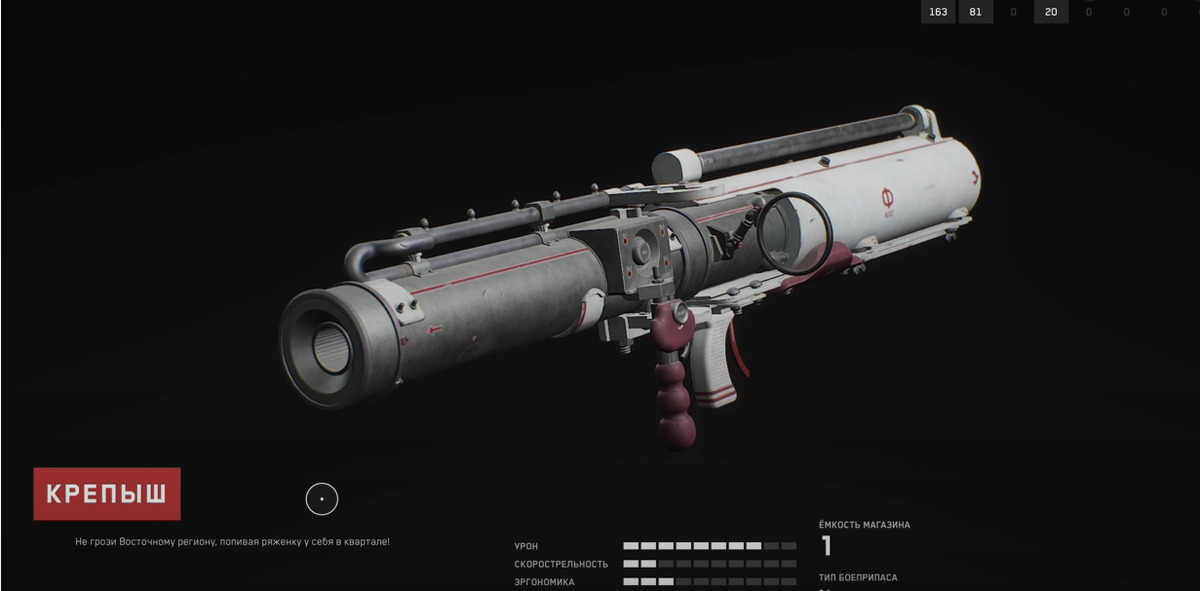This screenshot has width=1200, height=591.
Task: Select the resource box showing 81
Action: tap(975, 12)
